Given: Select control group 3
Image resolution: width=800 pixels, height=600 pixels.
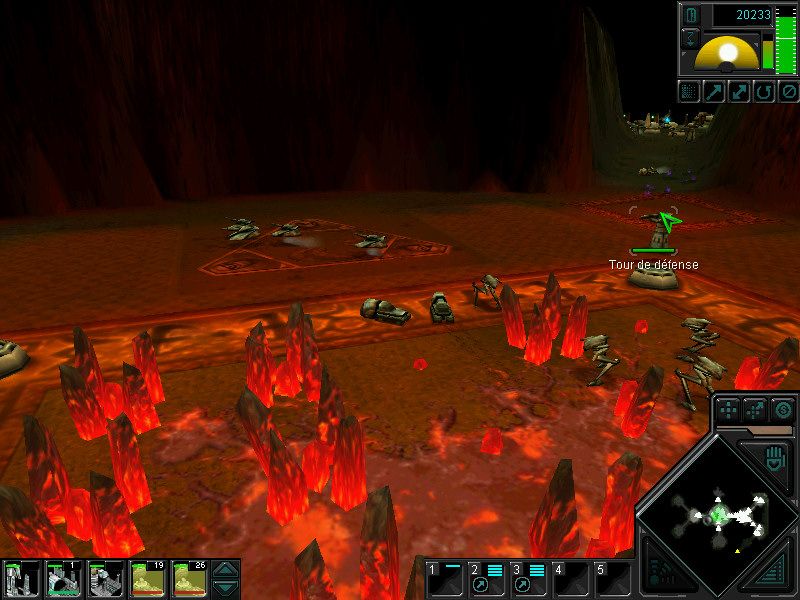Looking at the screenshot, I should [528, 579].
